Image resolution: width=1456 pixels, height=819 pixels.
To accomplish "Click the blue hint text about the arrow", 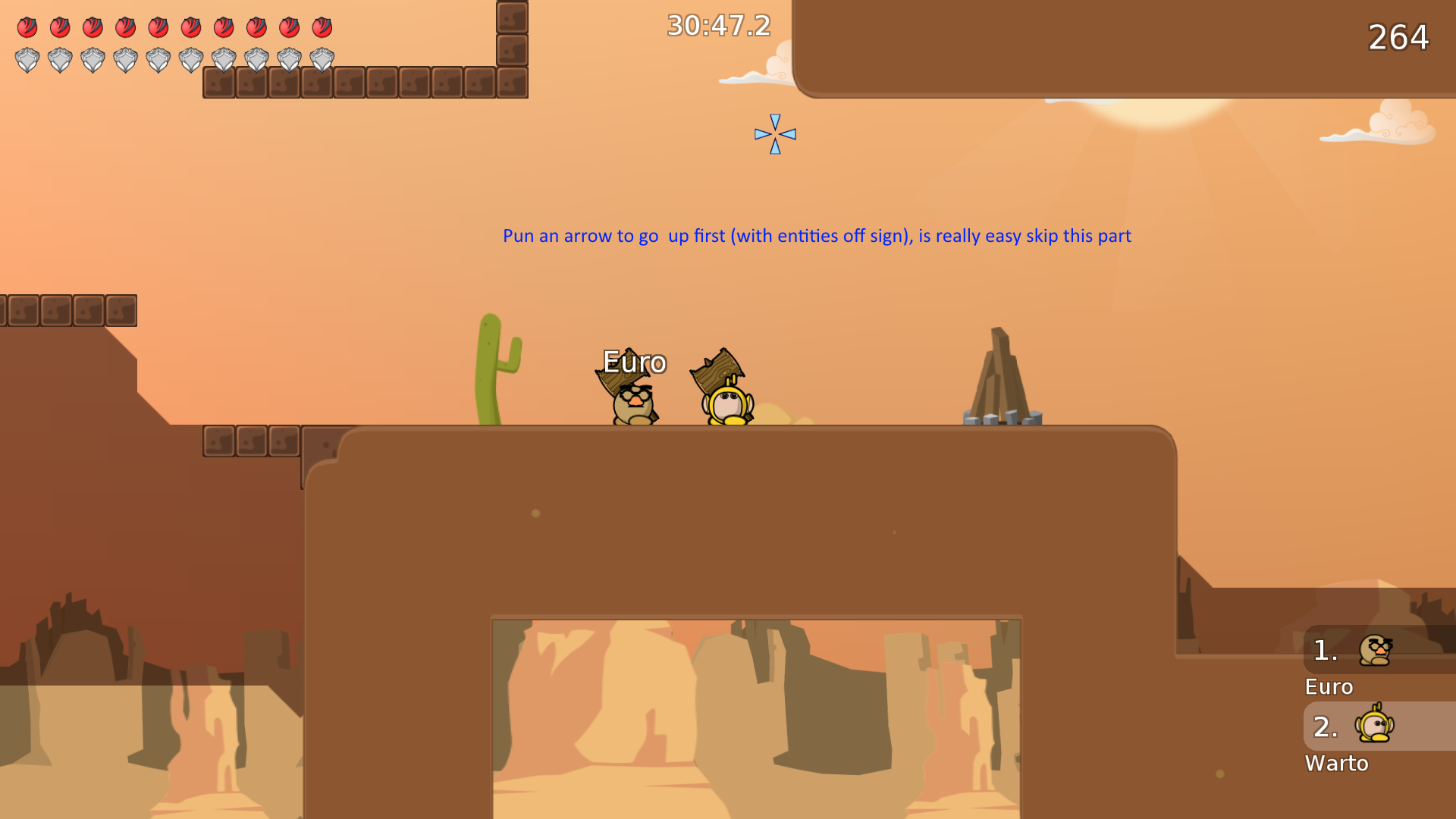I will (x=817, y=236).
